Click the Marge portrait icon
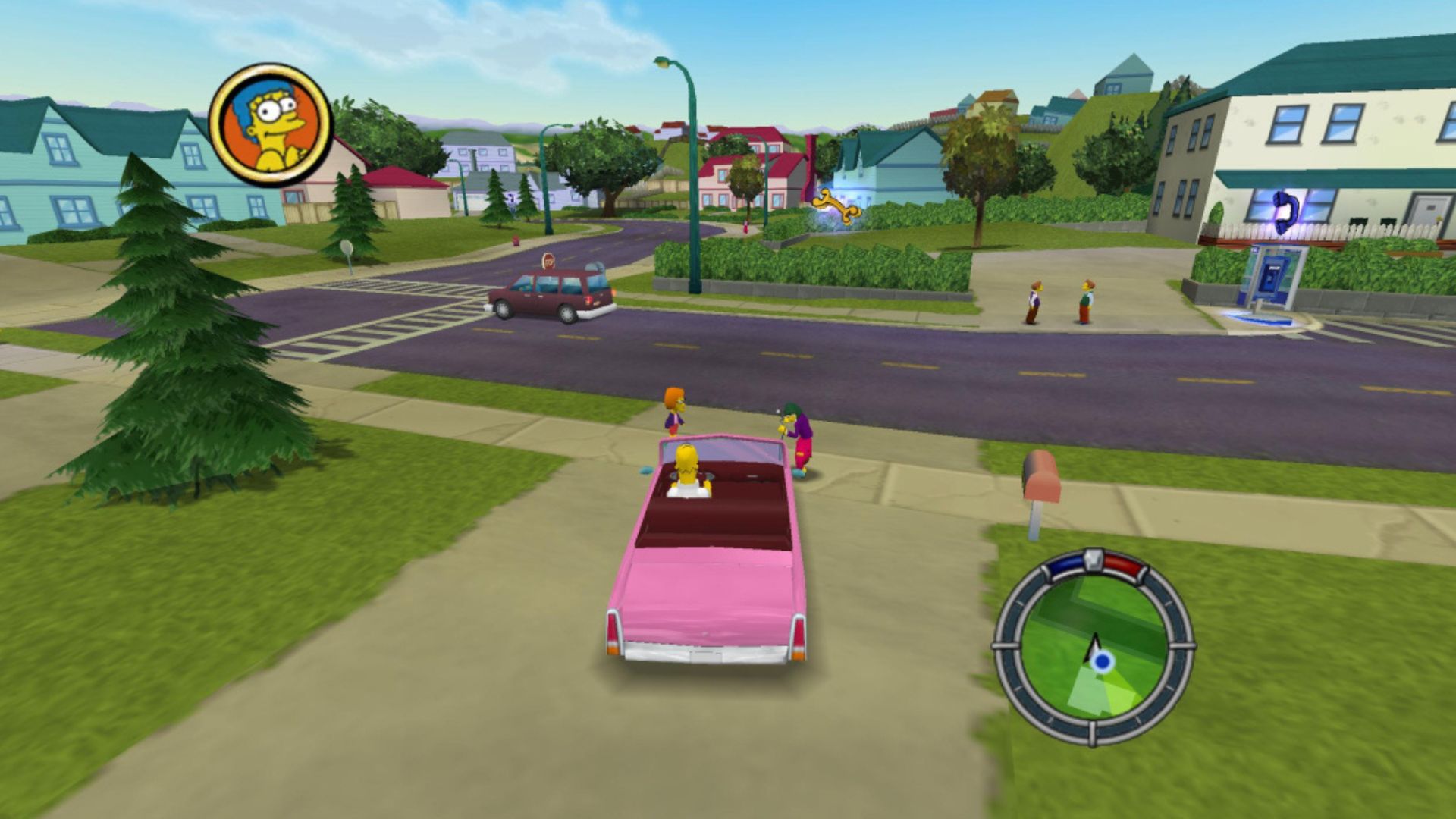The image size is (1456, 819). tap(271, 124)
